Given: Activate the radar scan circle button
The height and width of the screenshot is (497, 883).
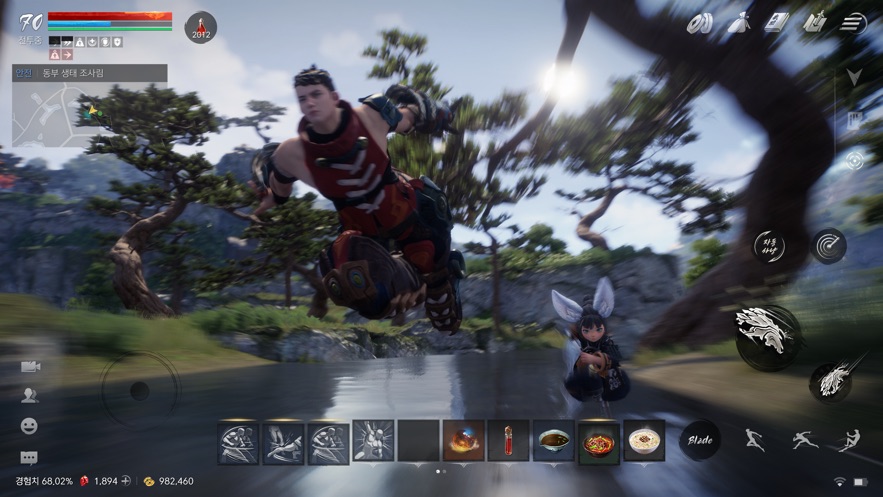Looking at the screenshot, I should [828, 246].
